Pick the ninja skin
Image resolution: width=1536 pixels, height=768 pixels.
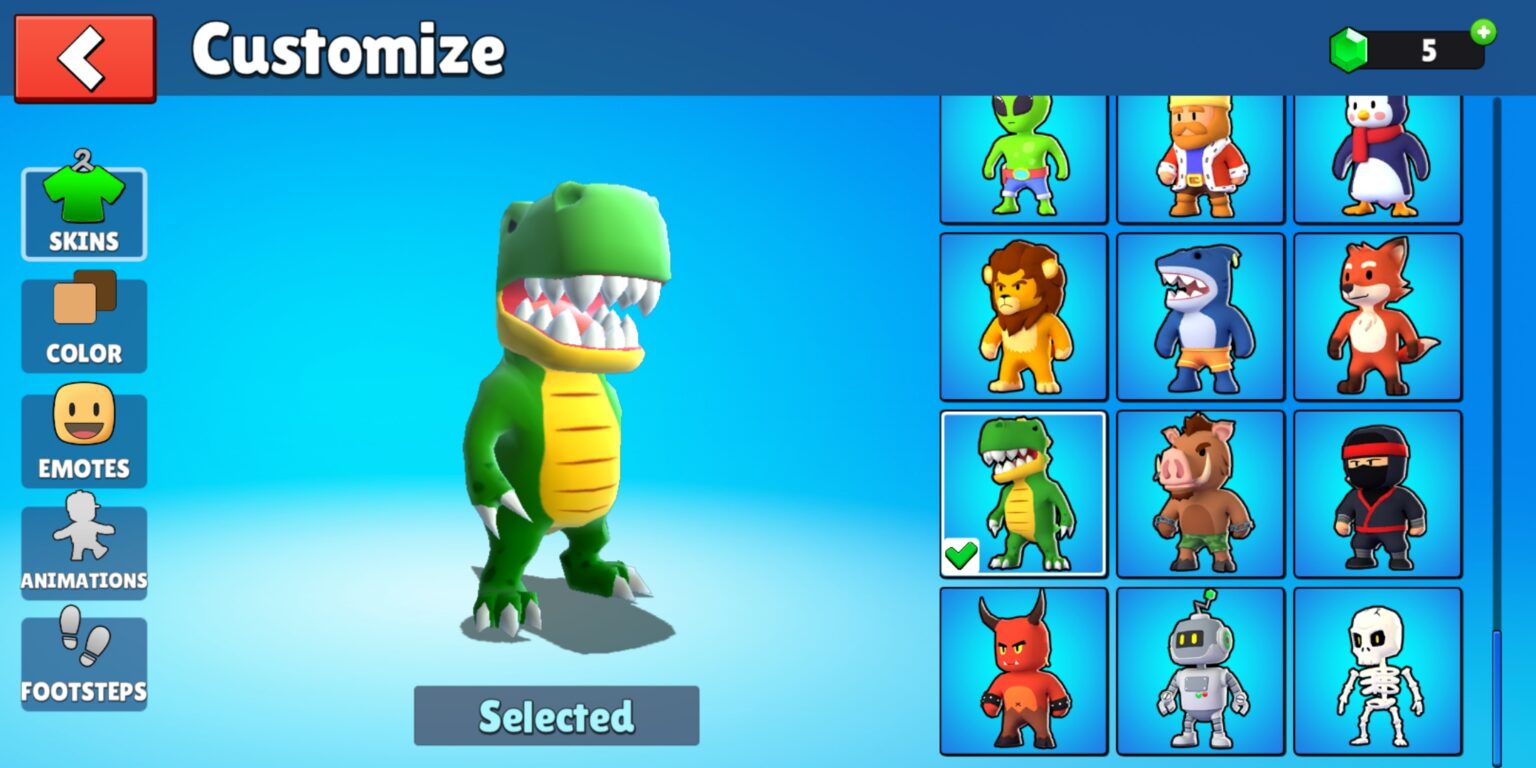(x=1378, y=492)
